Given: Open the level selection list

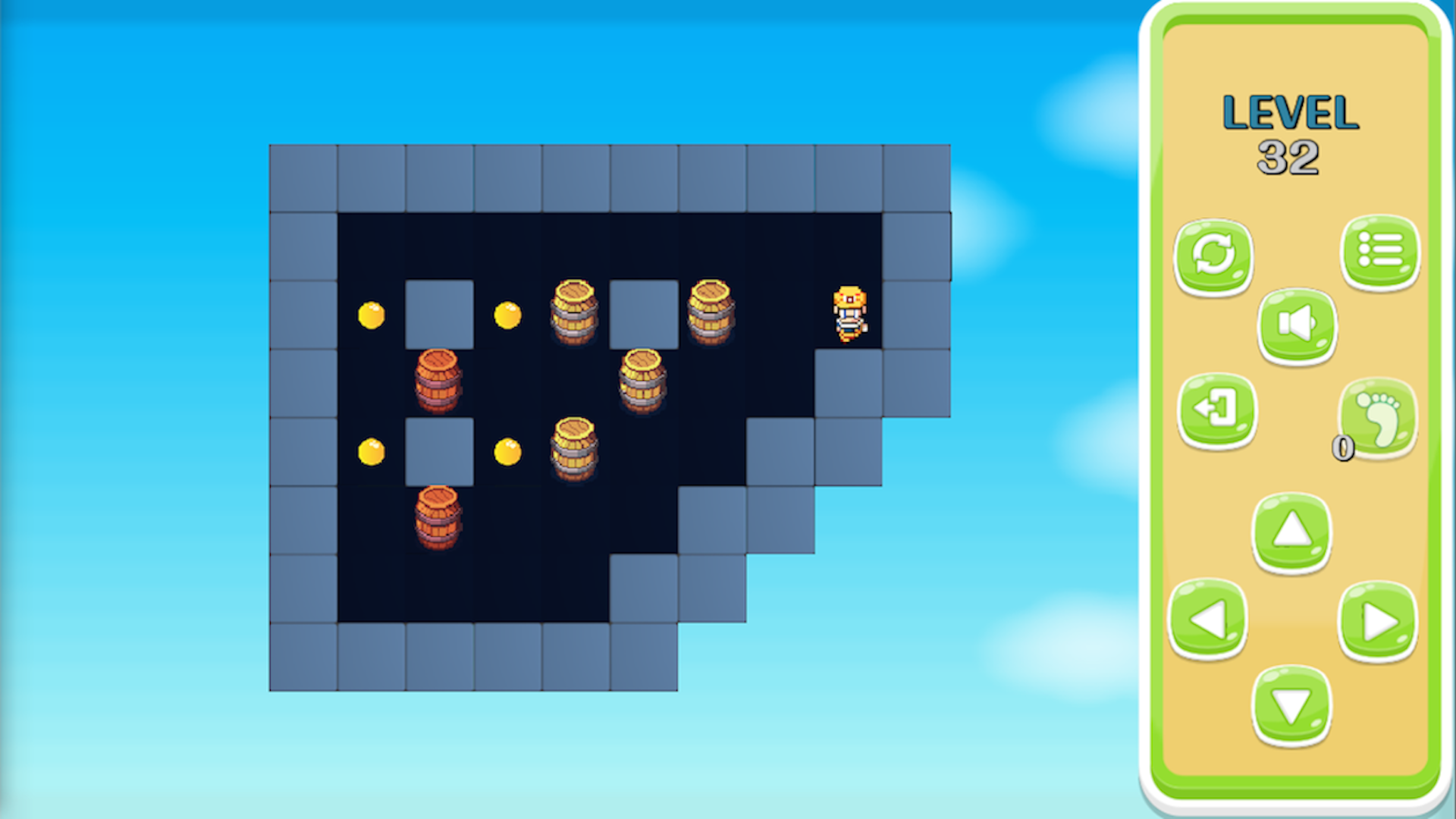Looking at the screenshot, I should pos(1379,253).
